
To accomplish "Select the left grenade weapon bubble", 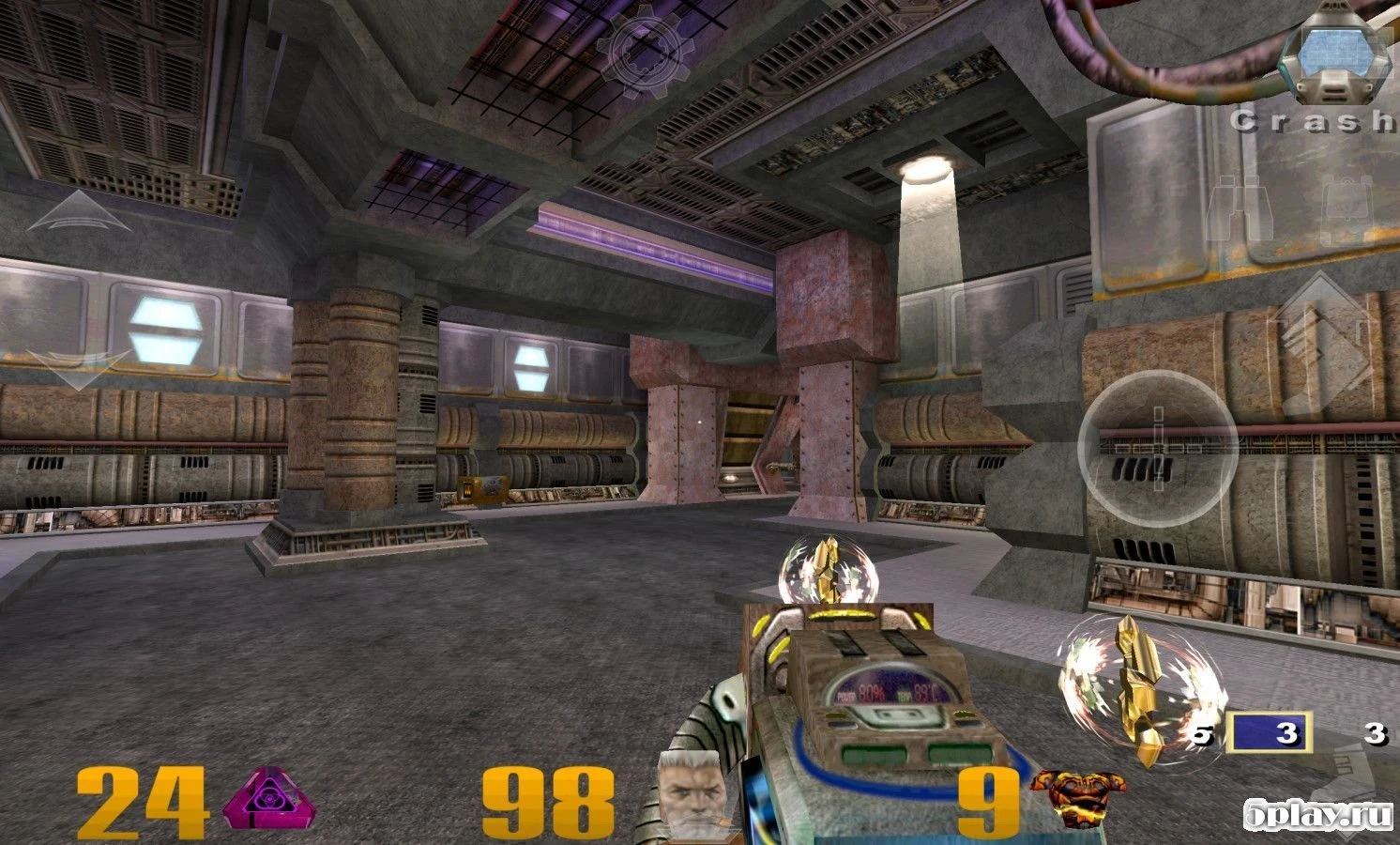I will tap(824, 571).
